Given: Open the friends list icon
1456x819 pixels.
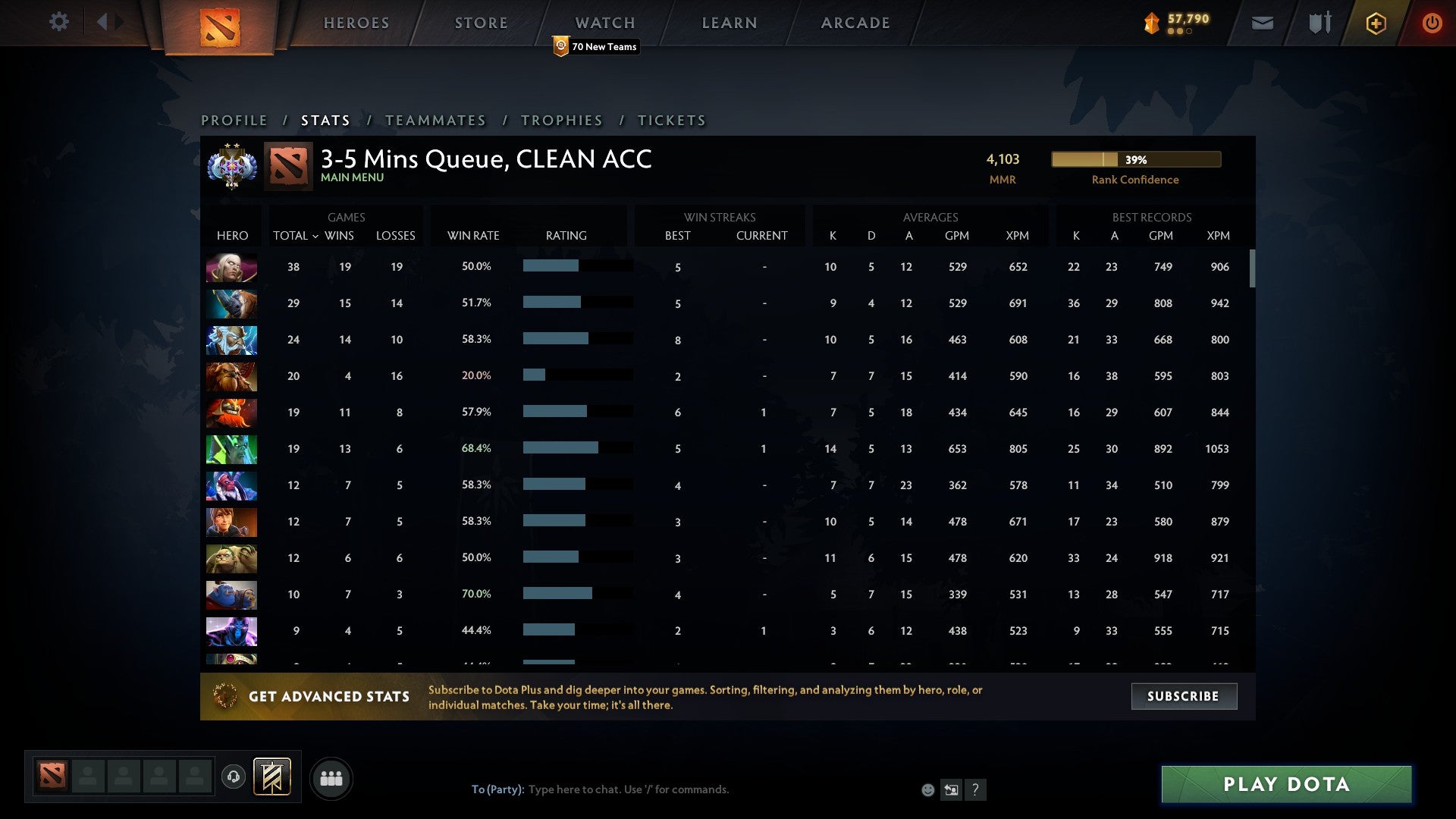Looking at the screenshot, I should 331,777.
